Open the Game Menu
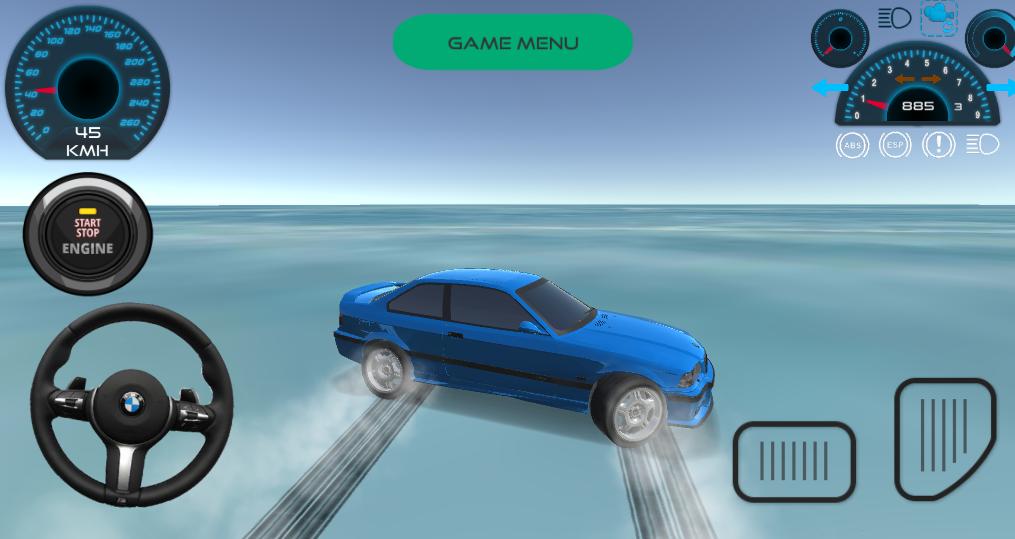This screenshot has width=1015, height=539. click(x=512, y=43)
